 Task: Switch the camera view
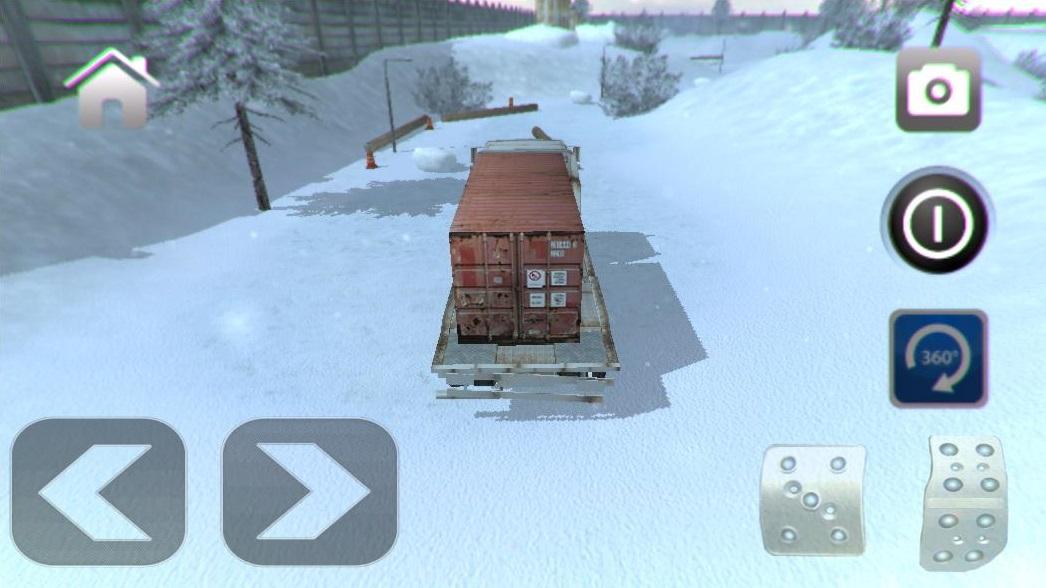point(937,90)
